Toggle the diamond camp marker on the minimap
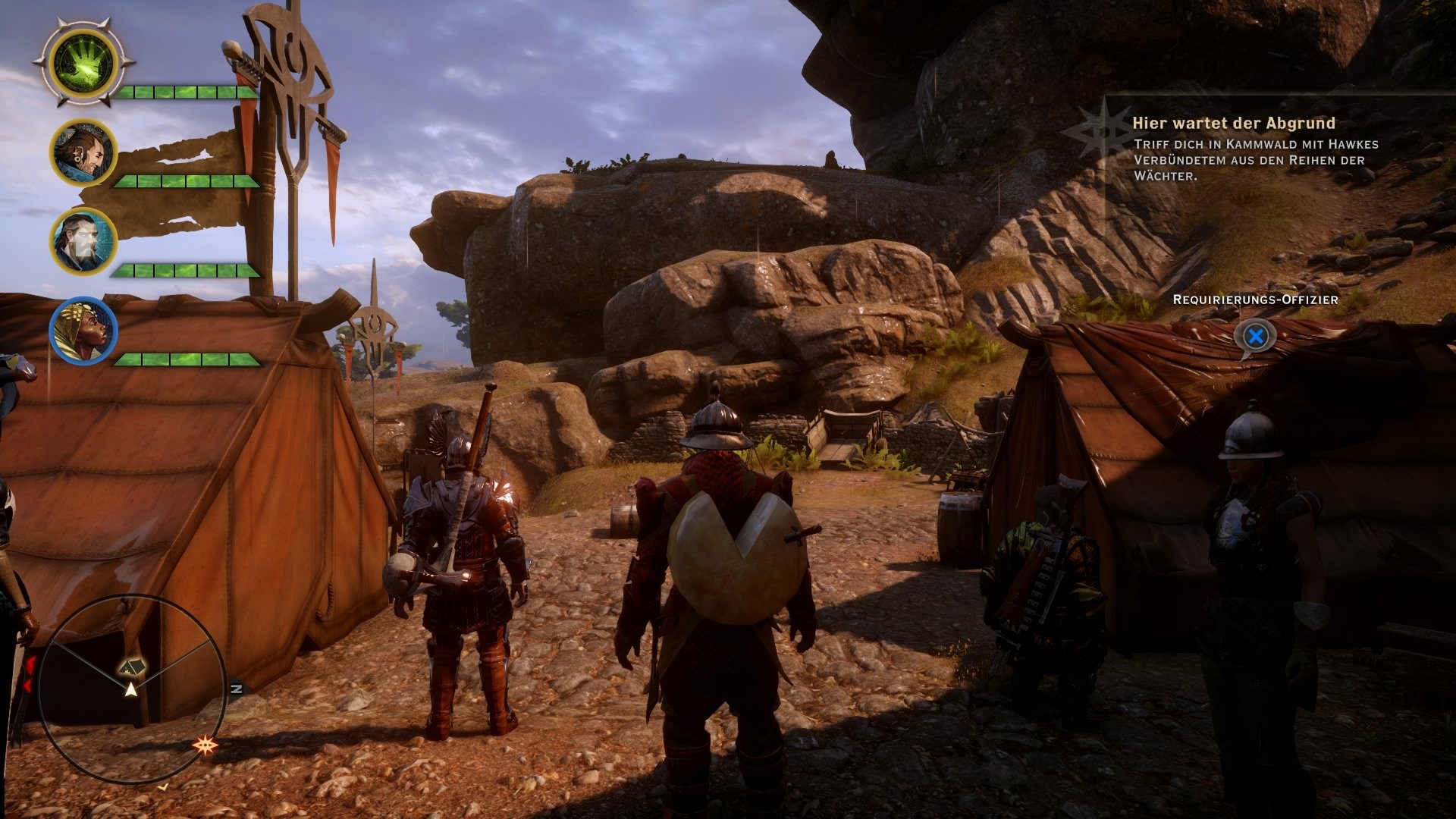Image resolution: width=1456 pixels, height=819 pixels. (x=133, y=667)
